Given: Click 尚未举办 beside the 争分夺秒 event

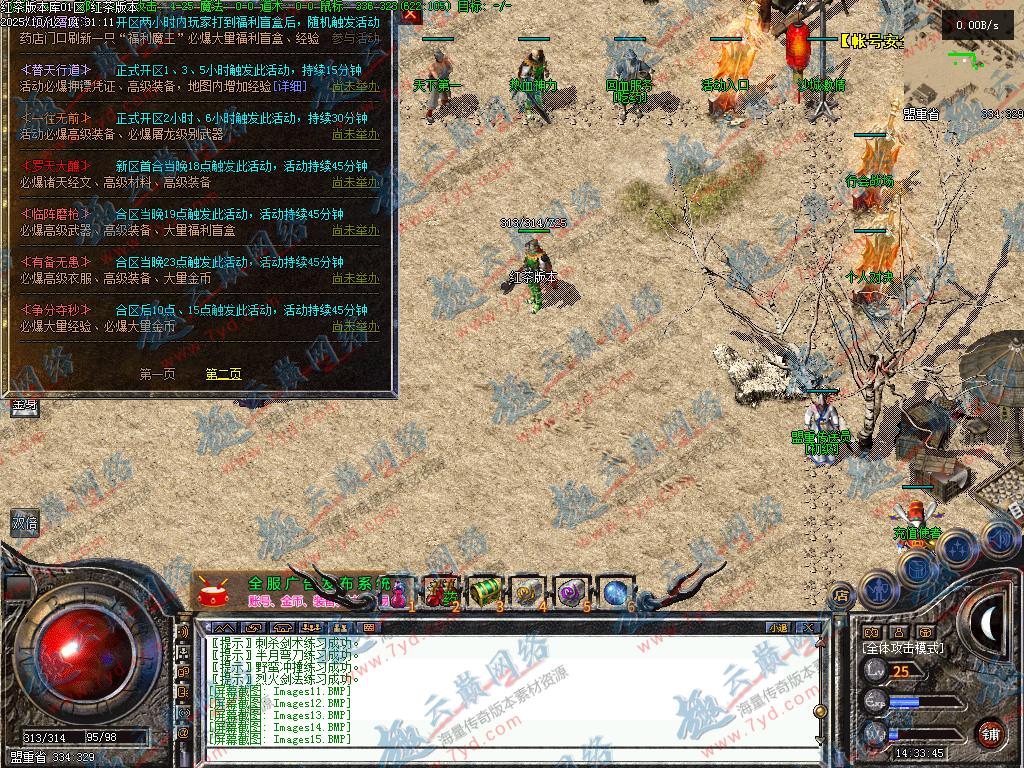Looking at the screenshot, I should (x=355, y=326).
